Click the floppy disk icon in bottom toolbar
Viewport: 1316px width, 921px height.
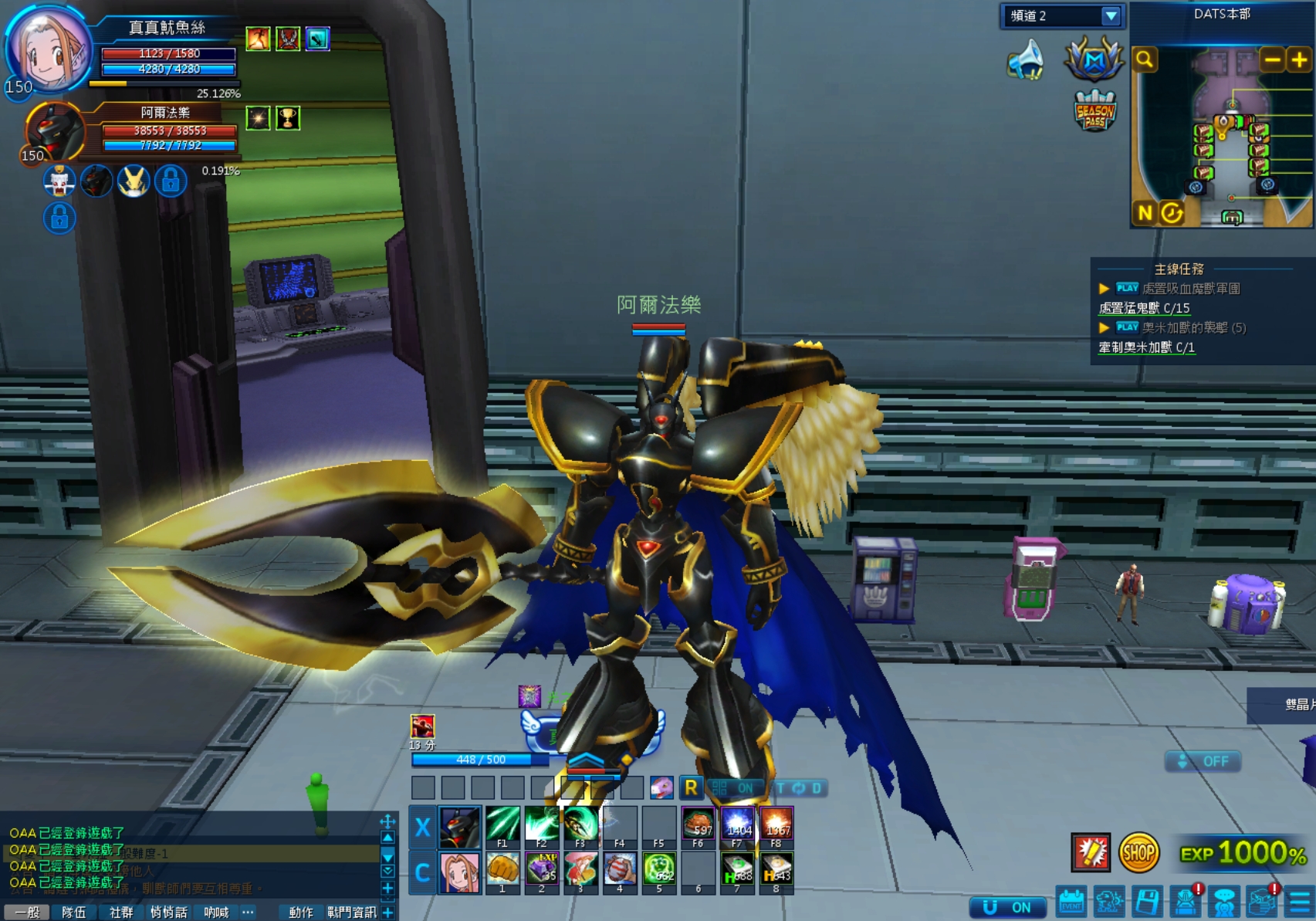[1147, 901]
